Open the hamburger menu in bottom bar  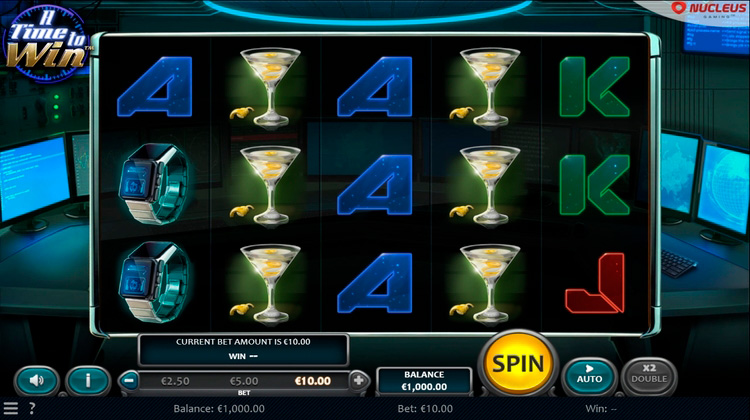tap(10, 408)
